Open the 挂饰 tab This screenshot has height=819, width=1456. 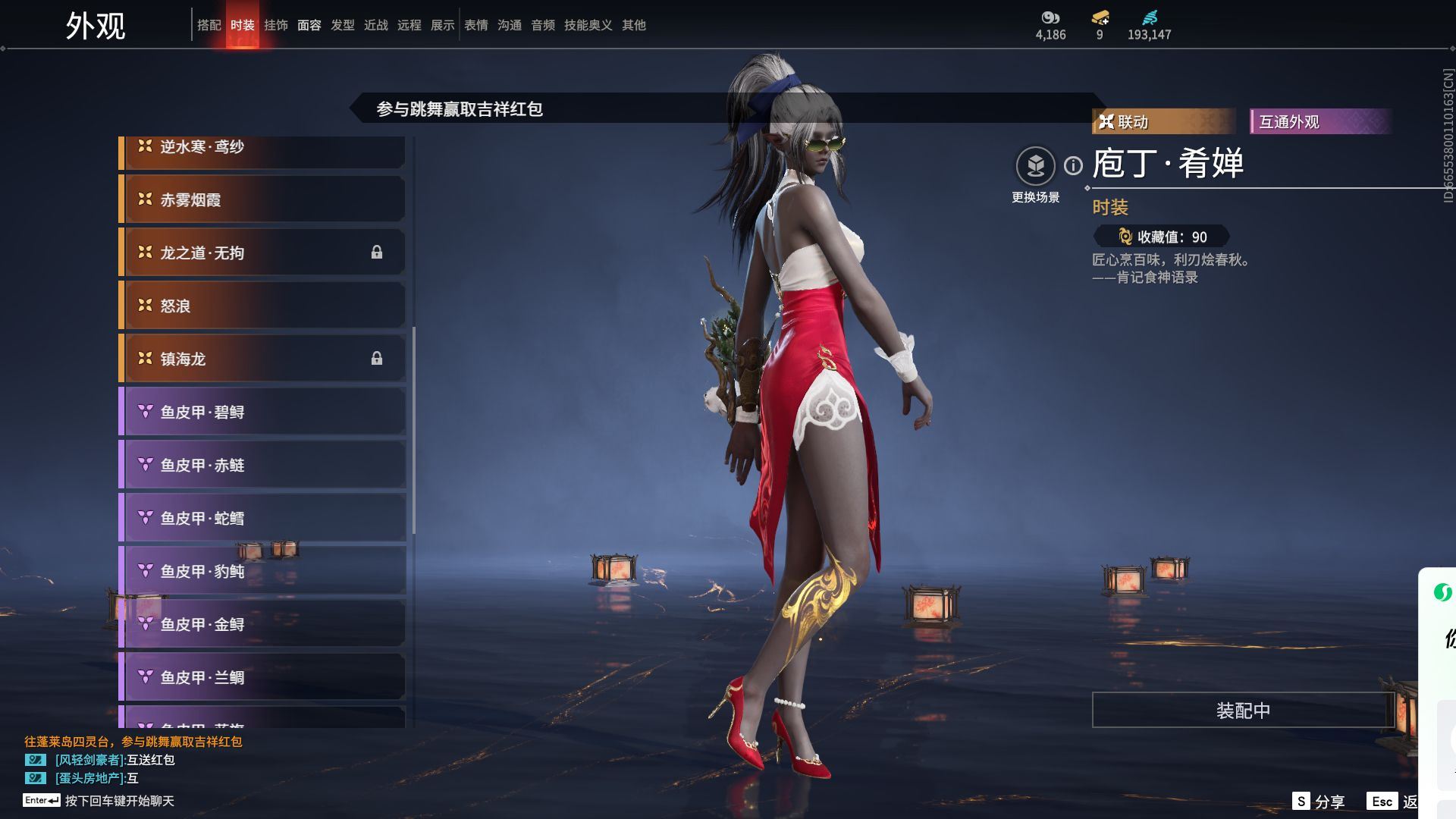[275, 25]
